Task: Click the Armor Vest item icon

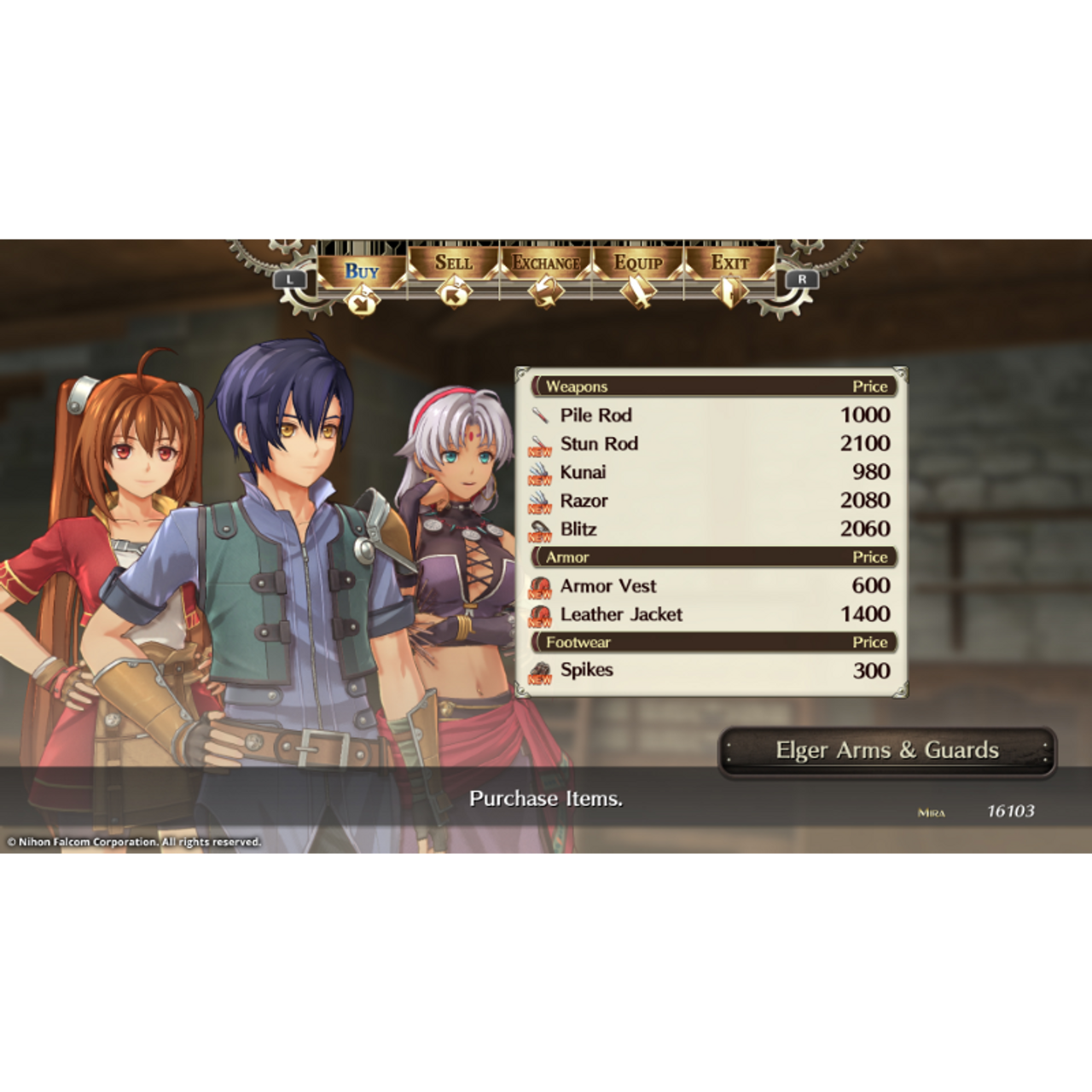Action: click(x=539, y=586)
